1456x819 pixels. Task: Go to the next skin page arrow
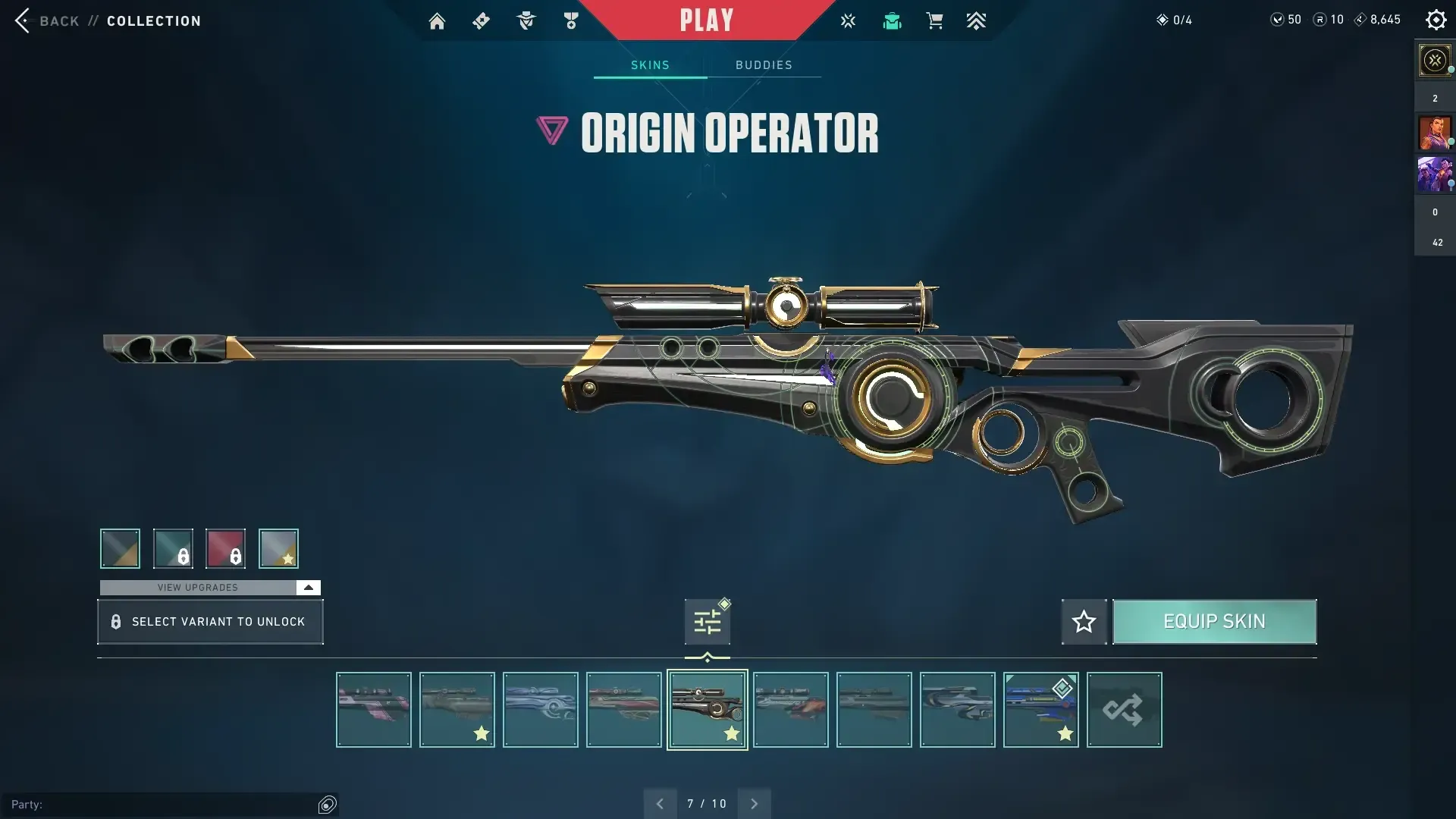point(754,804)
